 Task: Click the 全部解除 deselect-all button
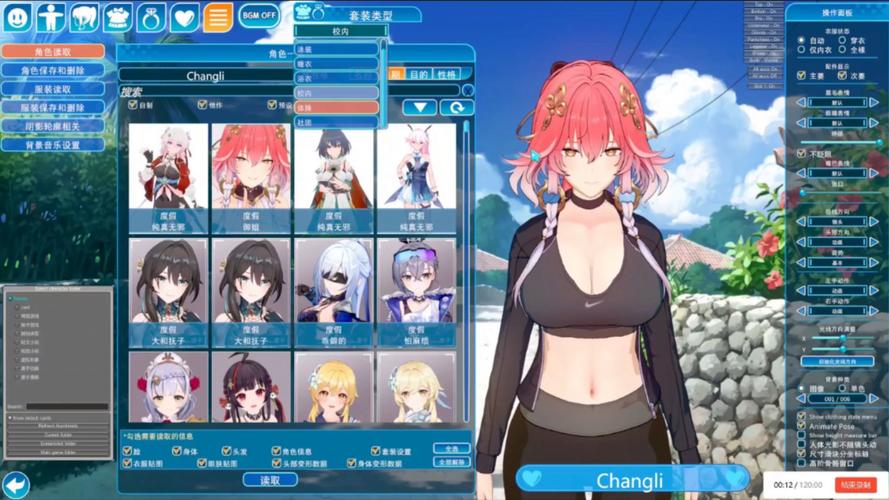452,462
